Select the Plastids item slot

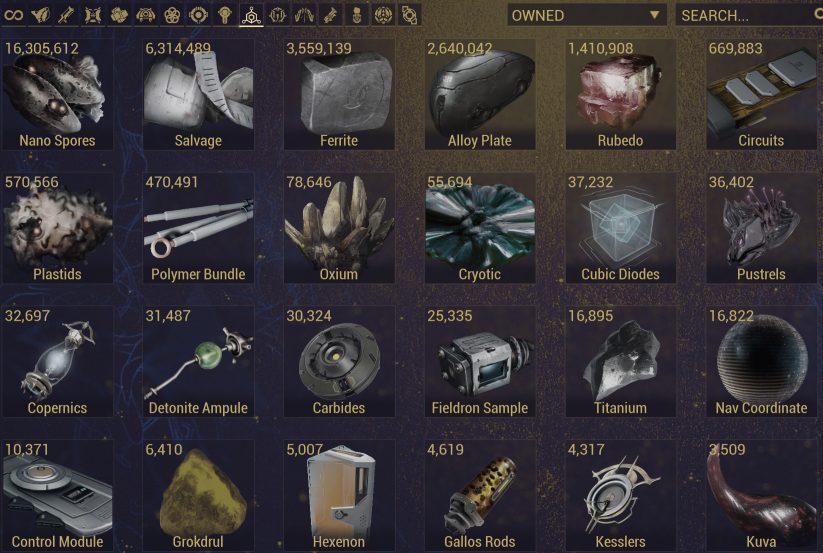(57, 228)
